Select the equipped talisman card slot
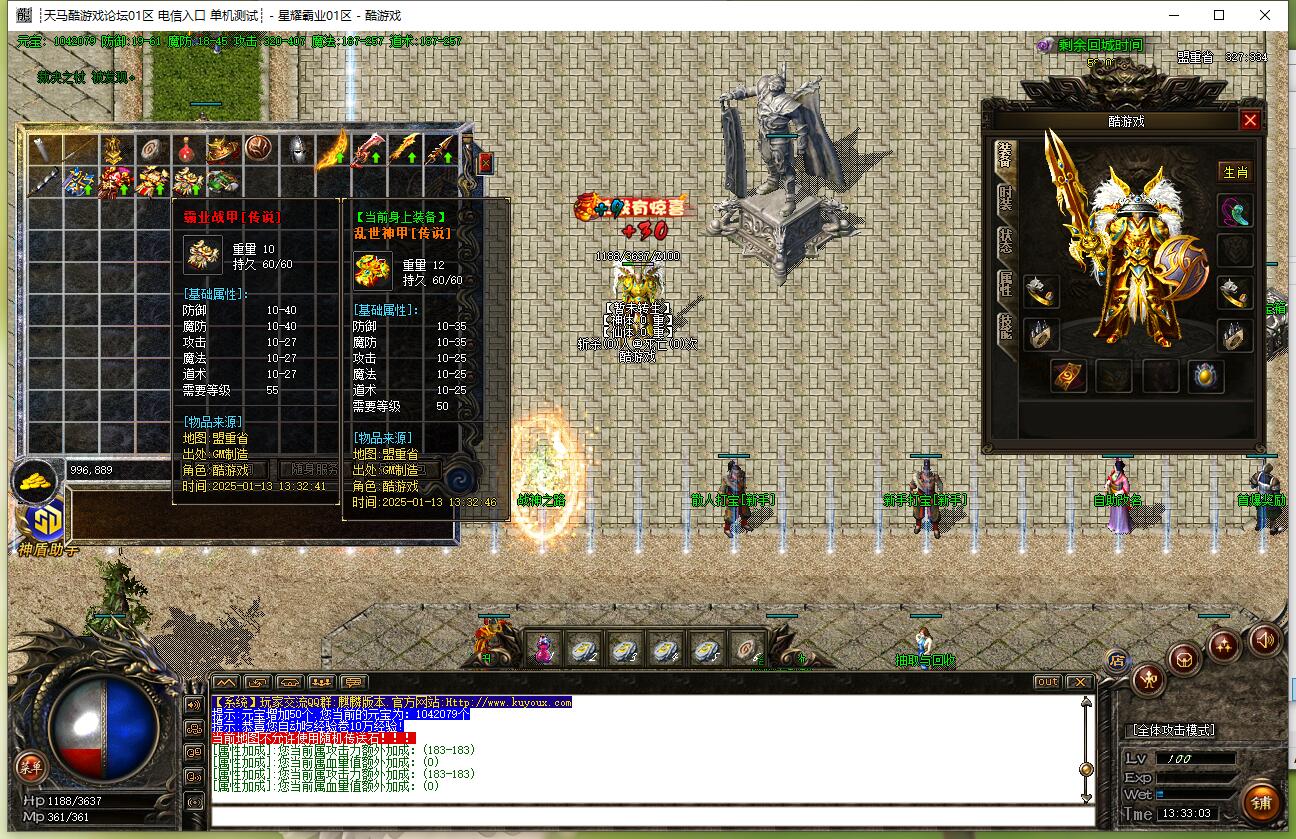Viewport: 1296px width, 839px height. coord(1069,376)
